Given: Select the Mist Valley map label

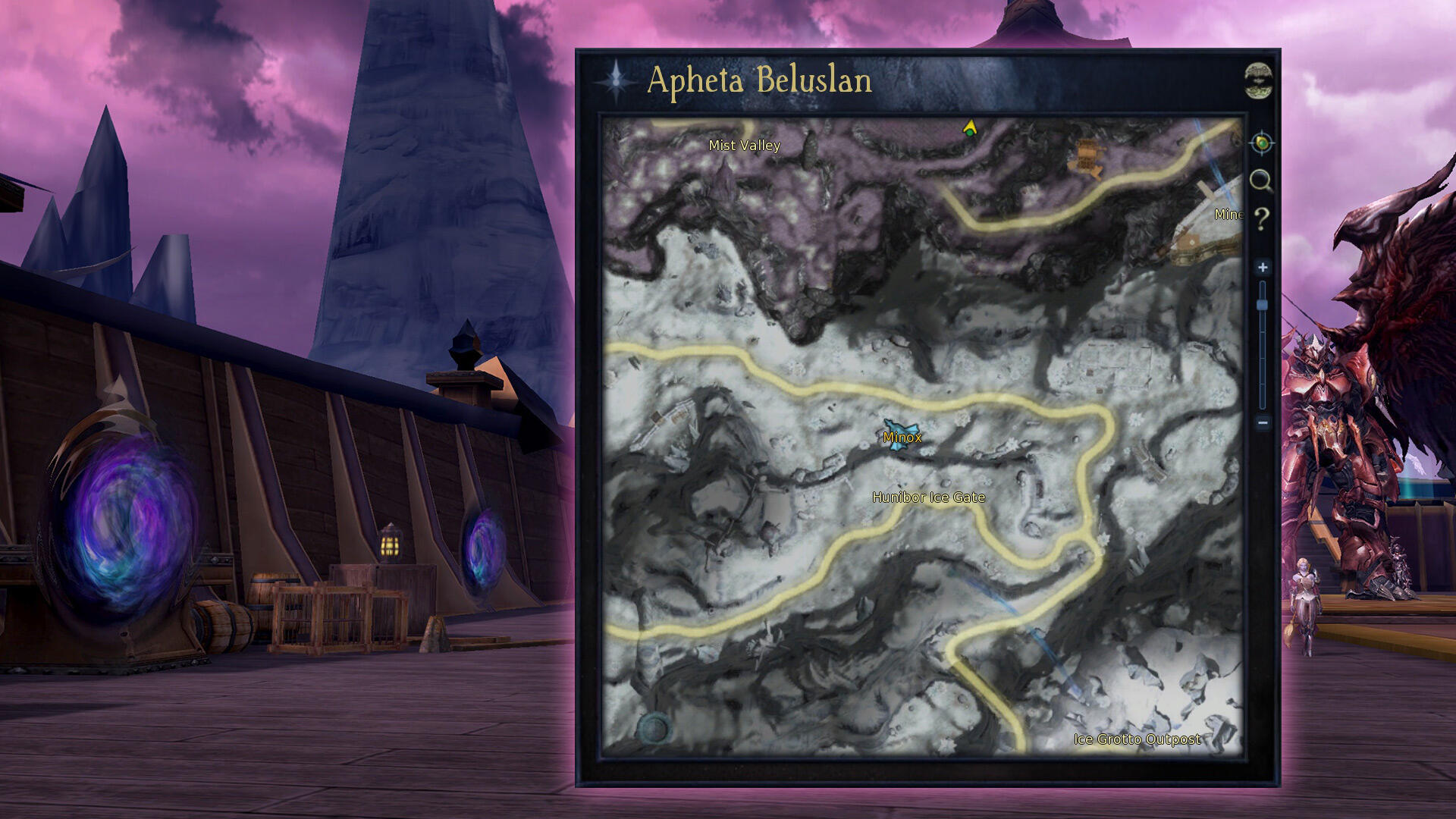Looking at the screenshot, I should [744, 145].
